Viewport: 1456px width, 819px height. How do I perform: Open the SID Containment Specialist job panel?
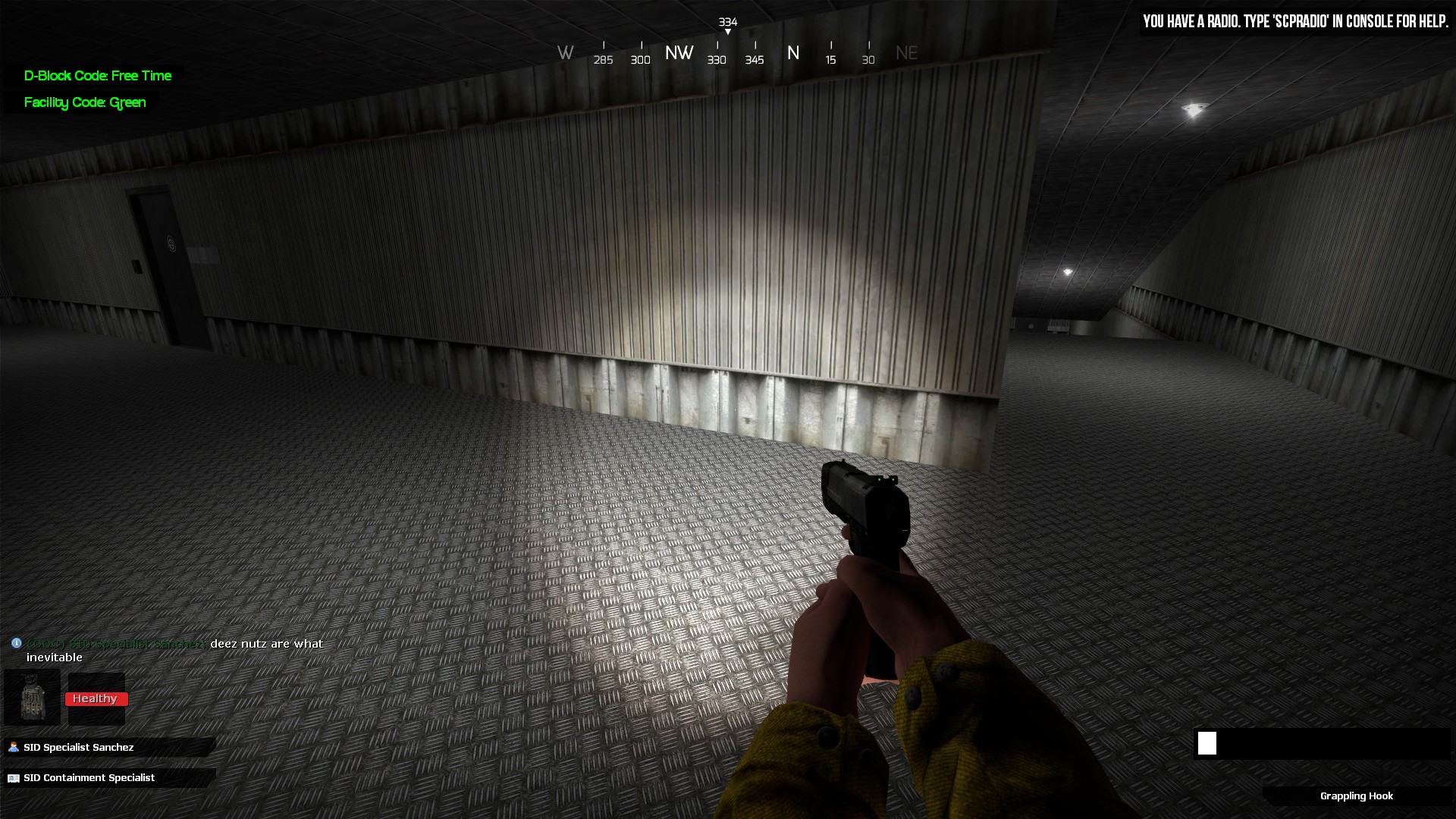[89, 778]
